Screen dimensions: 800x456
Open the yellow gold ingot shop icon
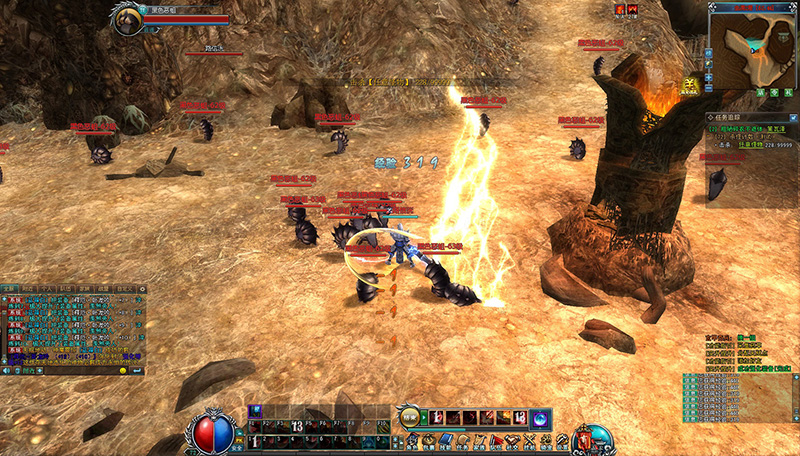(691, 86)
